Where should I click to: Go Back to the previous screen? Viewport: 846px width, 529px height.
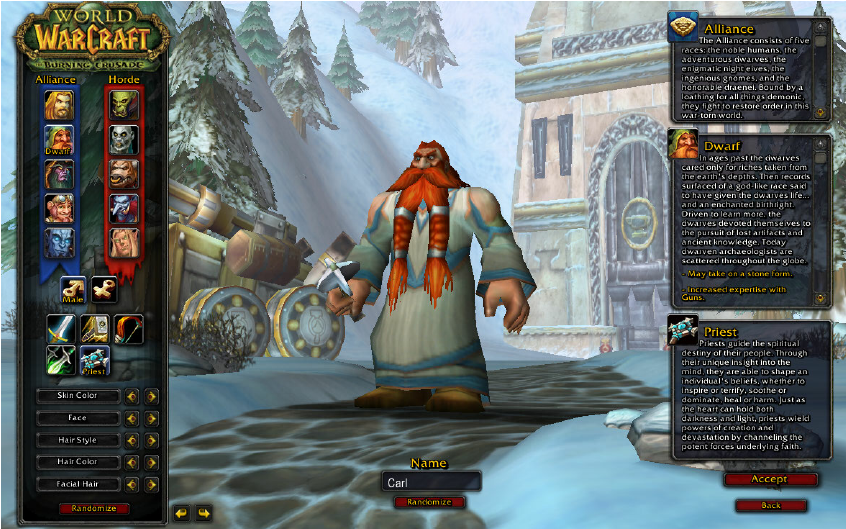(770, 505)
